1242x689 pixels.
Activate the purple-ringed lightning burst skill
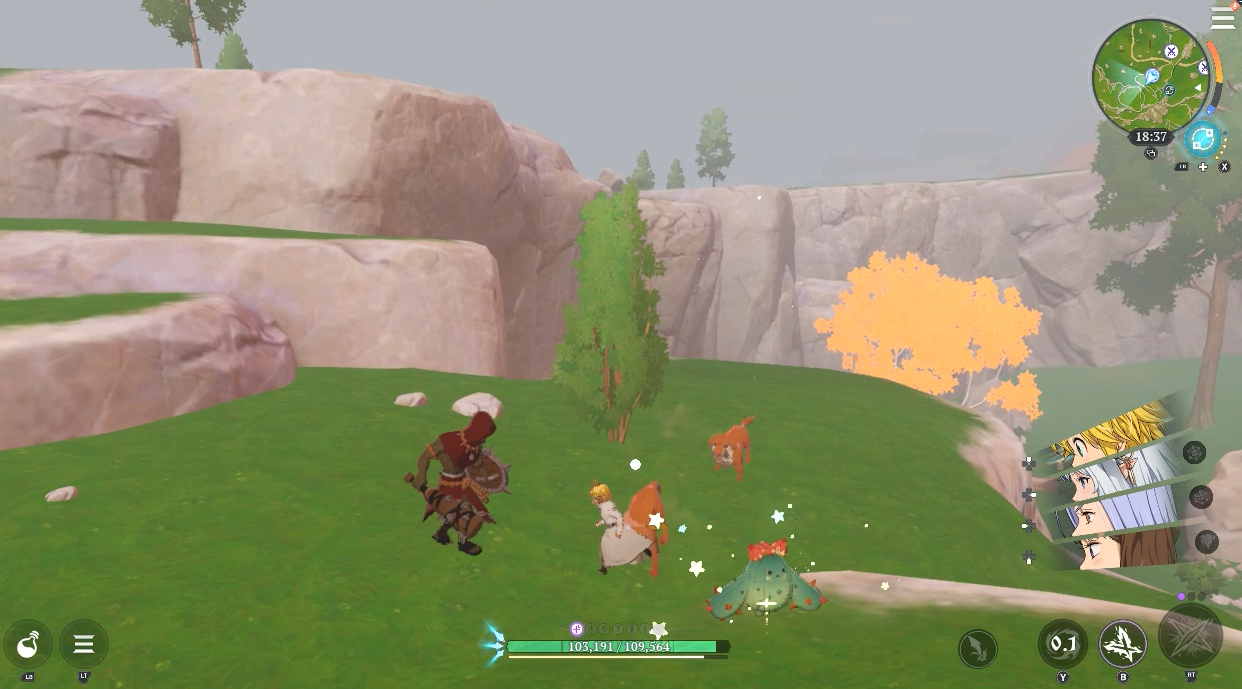(1123, 644)
